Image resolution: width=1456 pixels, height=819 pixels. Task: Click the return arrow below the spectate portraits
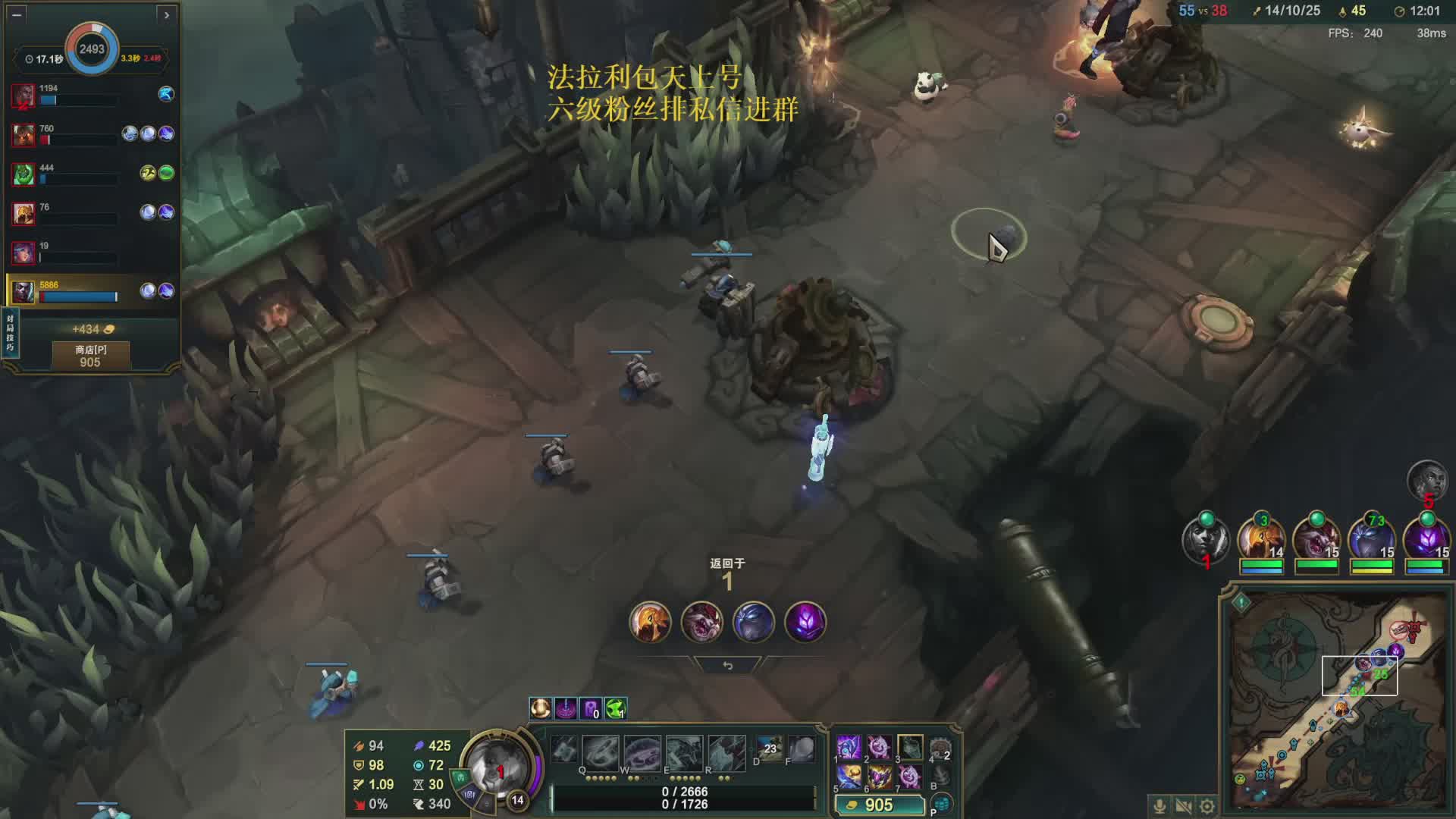[x=727, y=665]
